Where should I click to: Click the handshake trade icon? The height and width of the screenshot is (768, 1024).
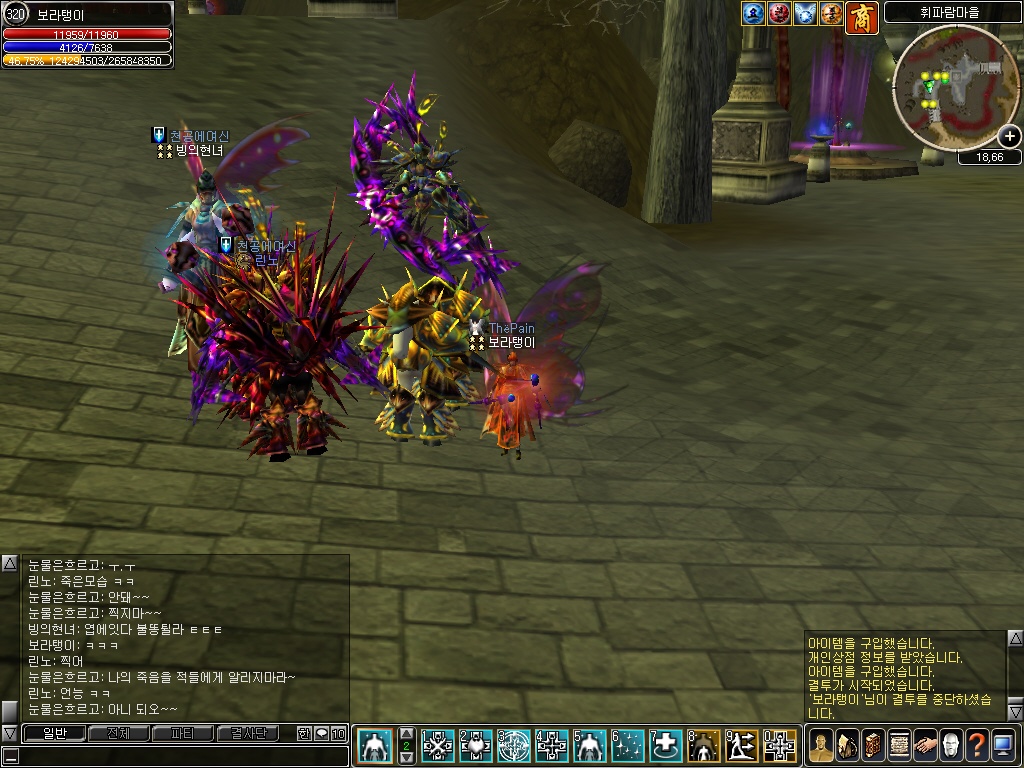coord(925,745)
